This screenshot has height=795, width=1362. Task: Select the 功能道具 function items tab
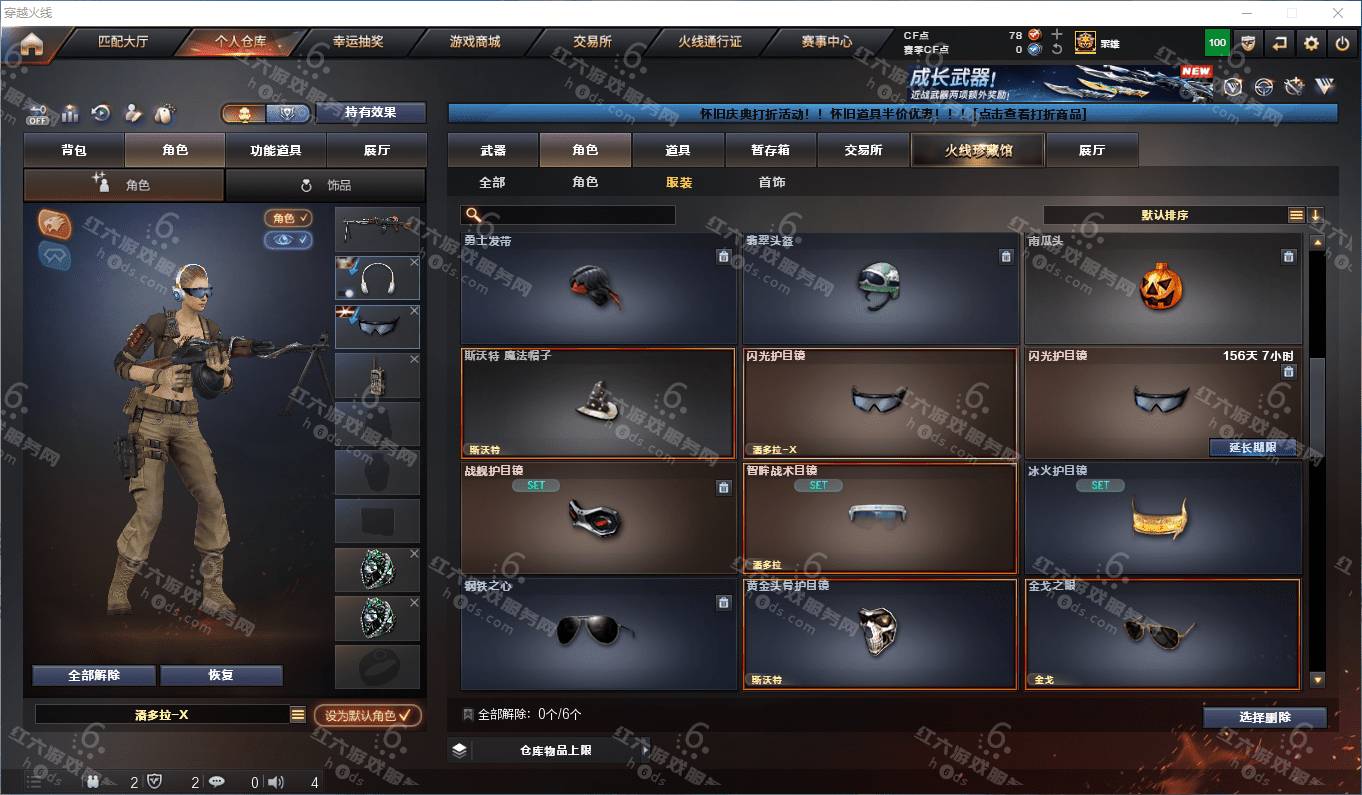point(275,150)
